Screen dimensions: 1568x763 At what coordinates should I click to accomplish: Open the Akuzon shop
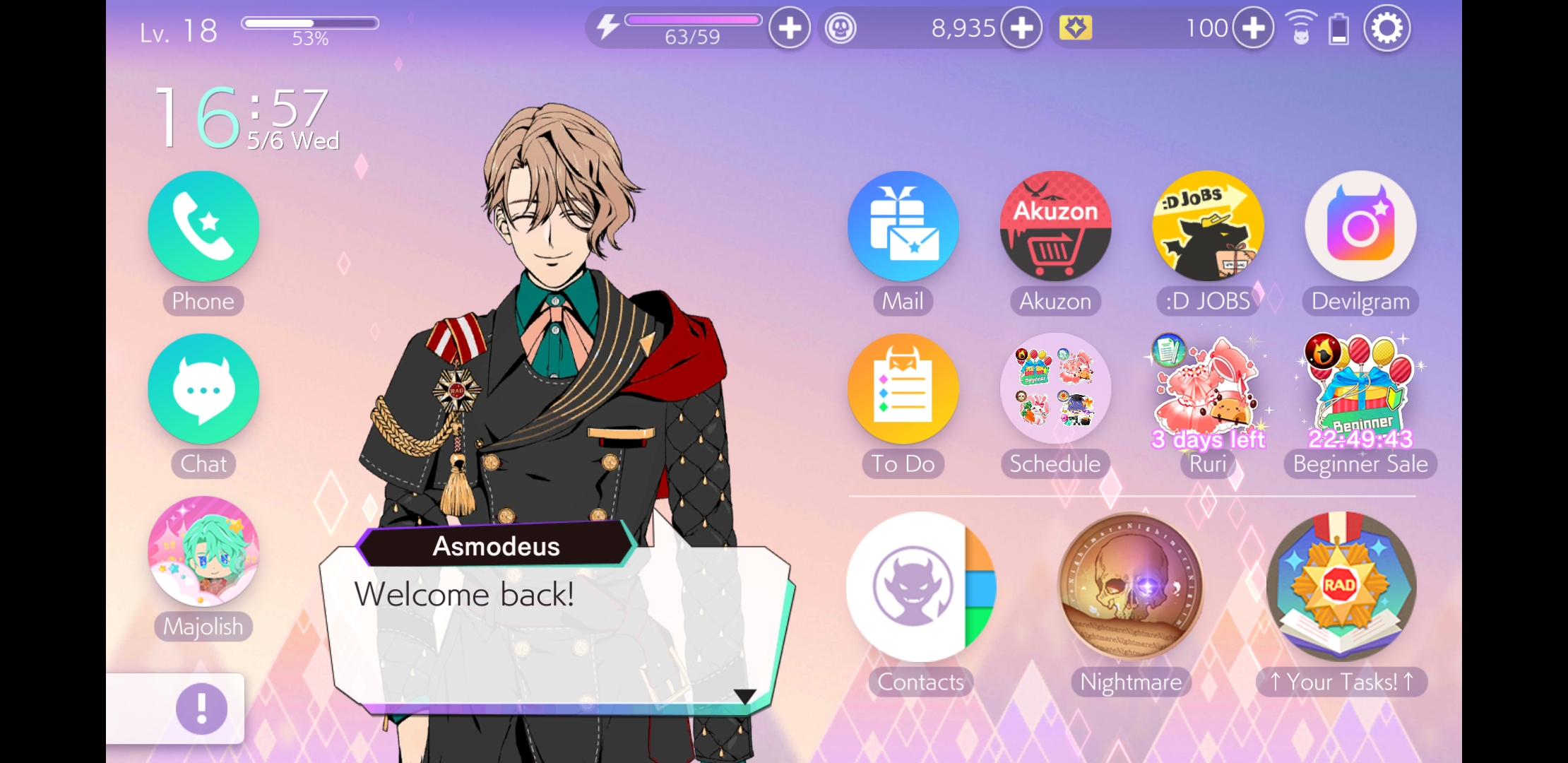point(1055,227)
